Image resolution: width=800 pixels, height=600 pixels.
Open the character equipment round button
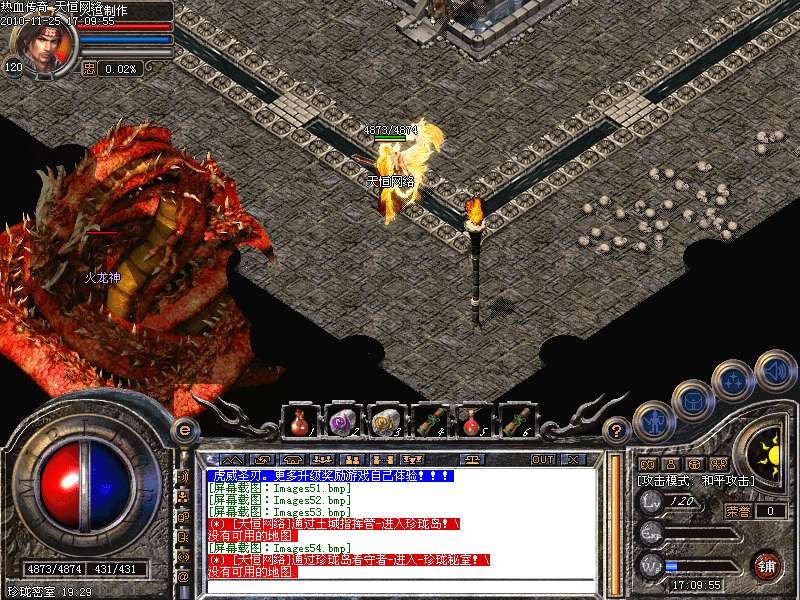[x=653, y=421]
